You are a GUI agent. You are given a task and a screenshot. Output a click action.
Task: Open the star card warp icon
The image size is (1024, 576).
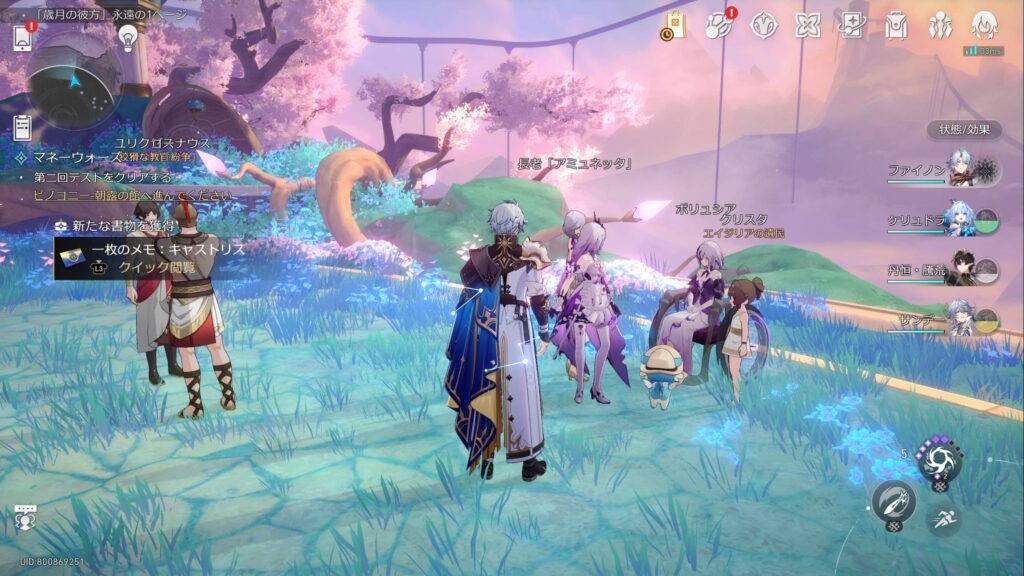point(851,26)
